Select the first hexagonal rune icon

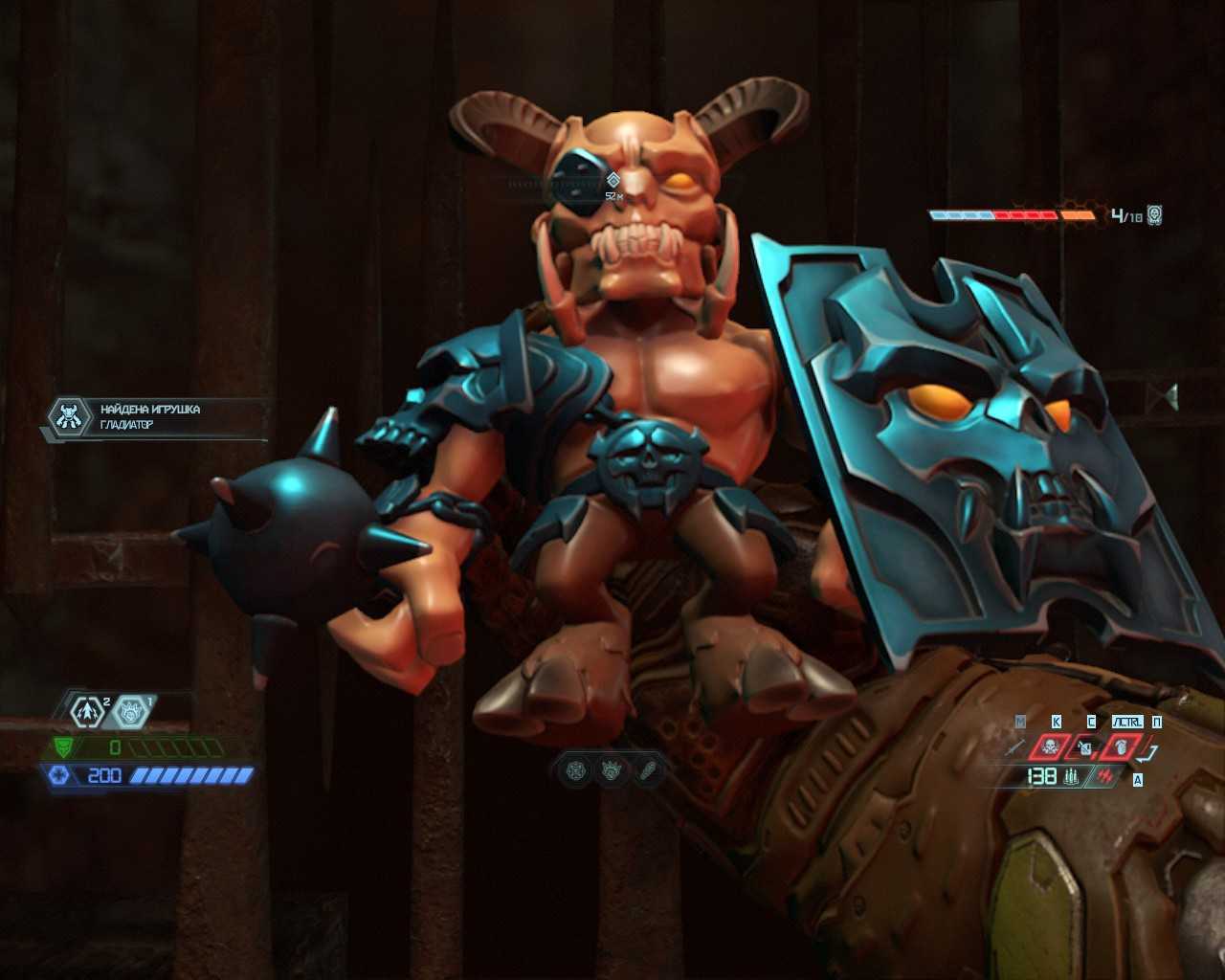576,770
